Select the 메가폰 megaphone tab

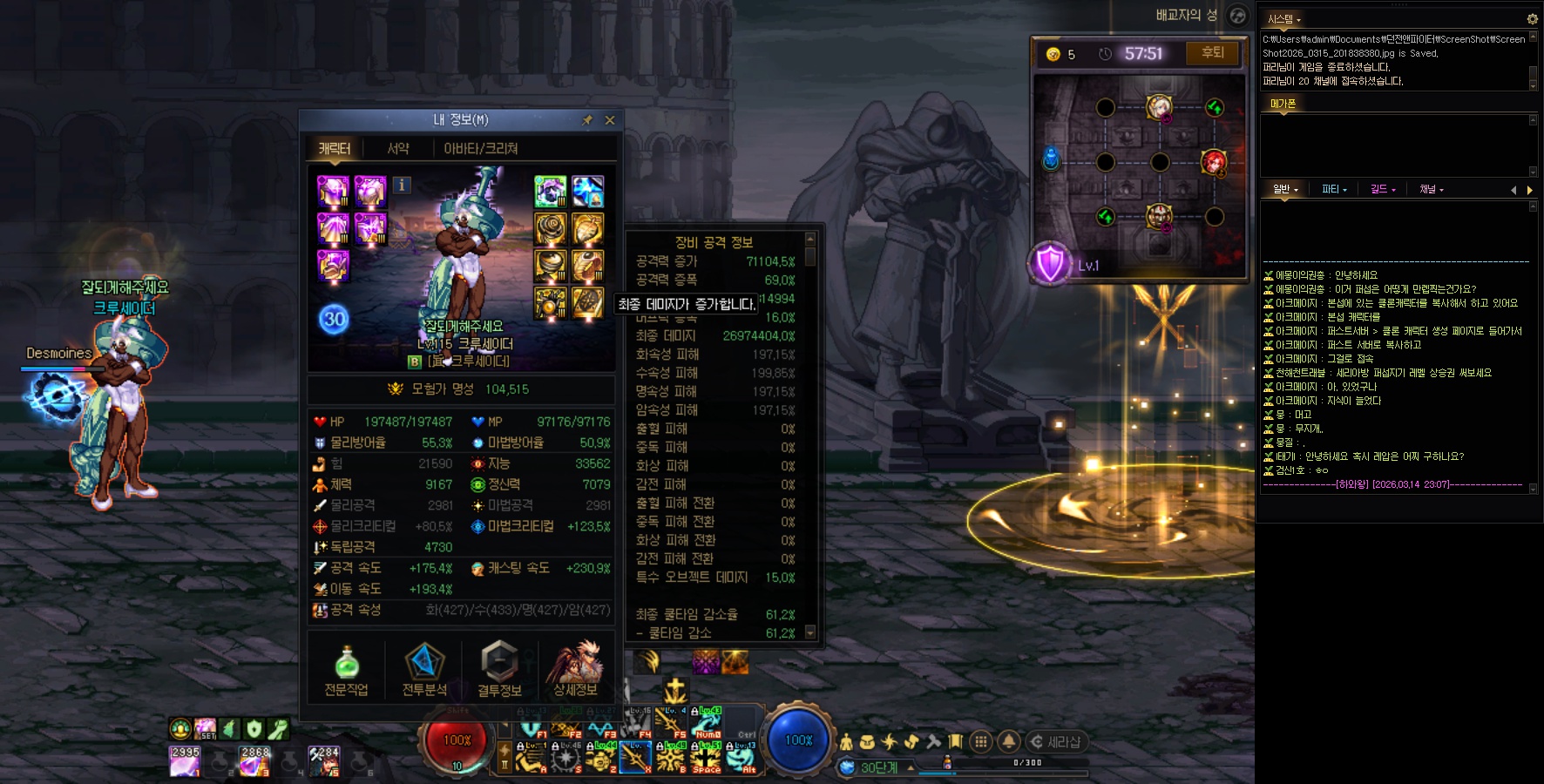(x=1283, y=104)
